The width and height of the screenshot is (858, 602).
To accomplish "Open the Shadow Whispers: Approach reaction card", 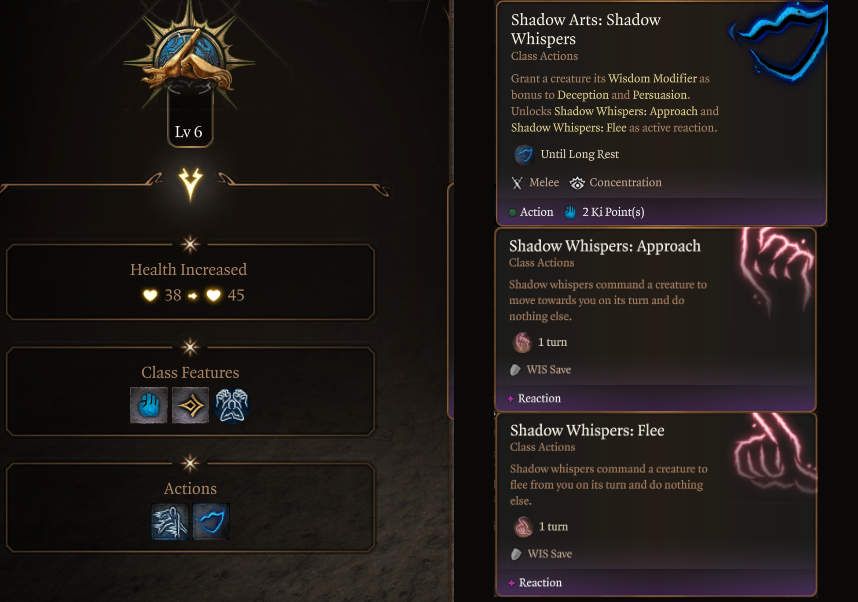I will [x=655, y=319].
